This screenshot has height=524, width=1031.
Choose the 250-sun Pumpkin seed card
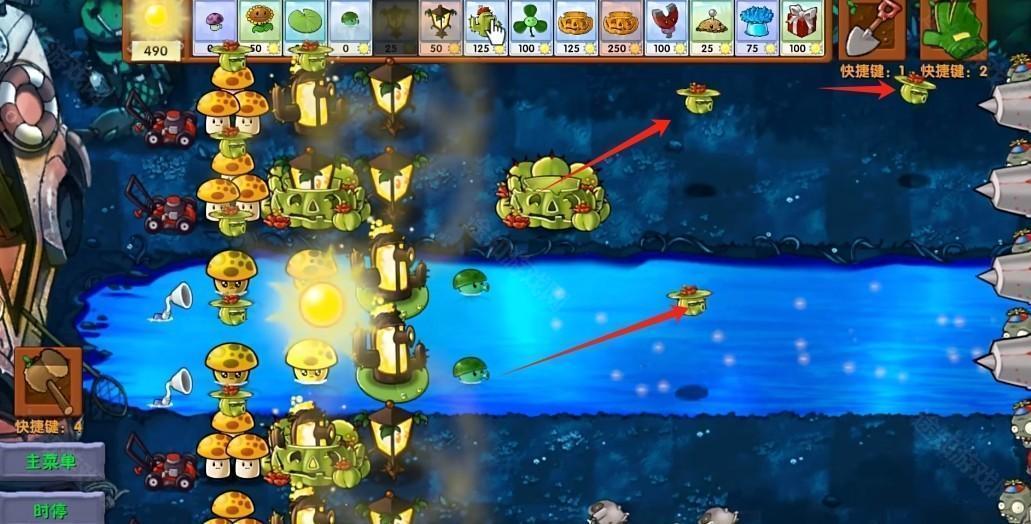pos(620,27)
